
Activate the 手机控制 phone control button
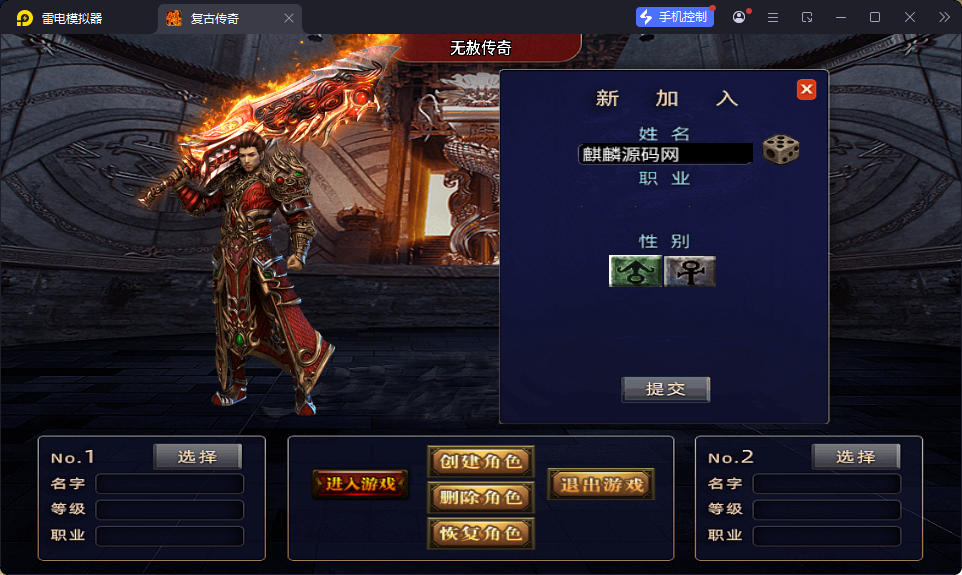pos(675,17)
